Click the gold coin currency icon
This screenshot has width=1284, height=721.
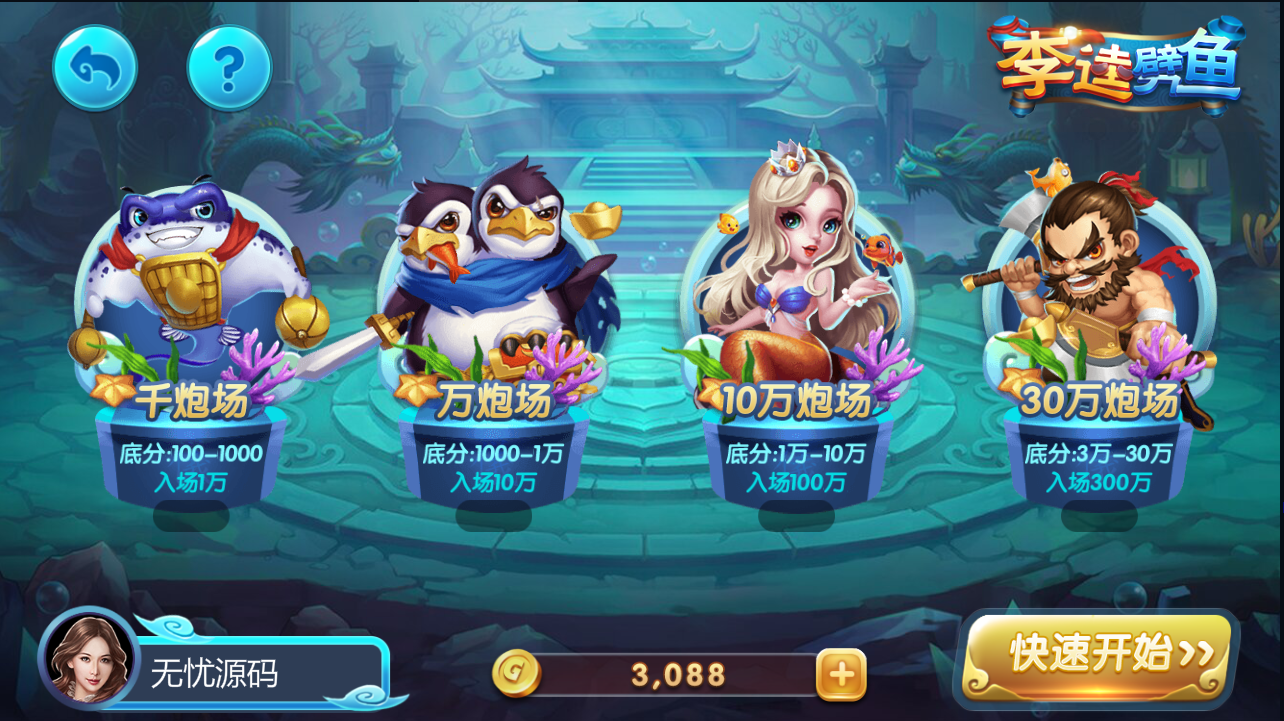click(520, 674)
